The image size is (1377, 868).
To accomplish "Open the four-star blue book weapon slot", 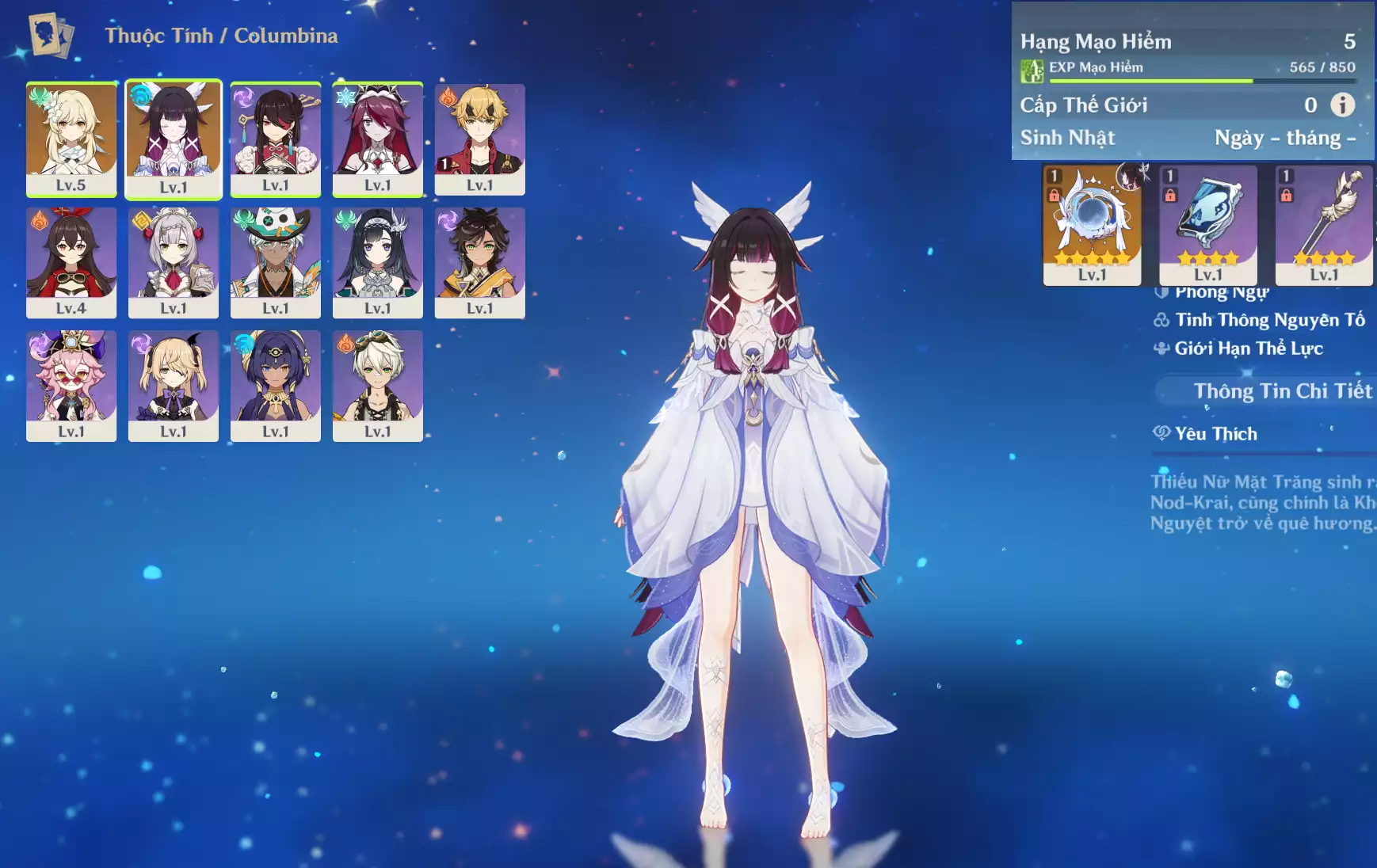I will point(1208,224).
